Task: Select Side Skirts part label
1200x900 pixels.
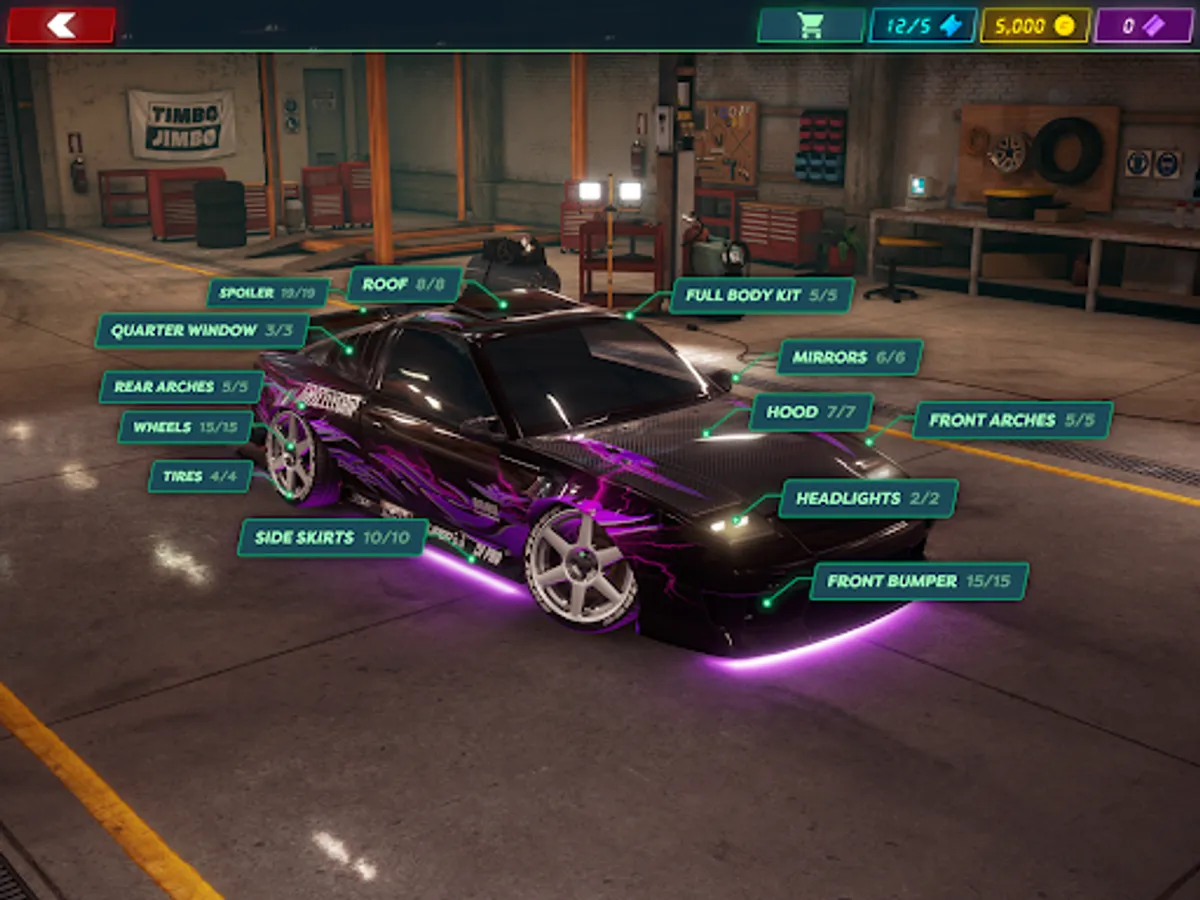Action: 332,537
